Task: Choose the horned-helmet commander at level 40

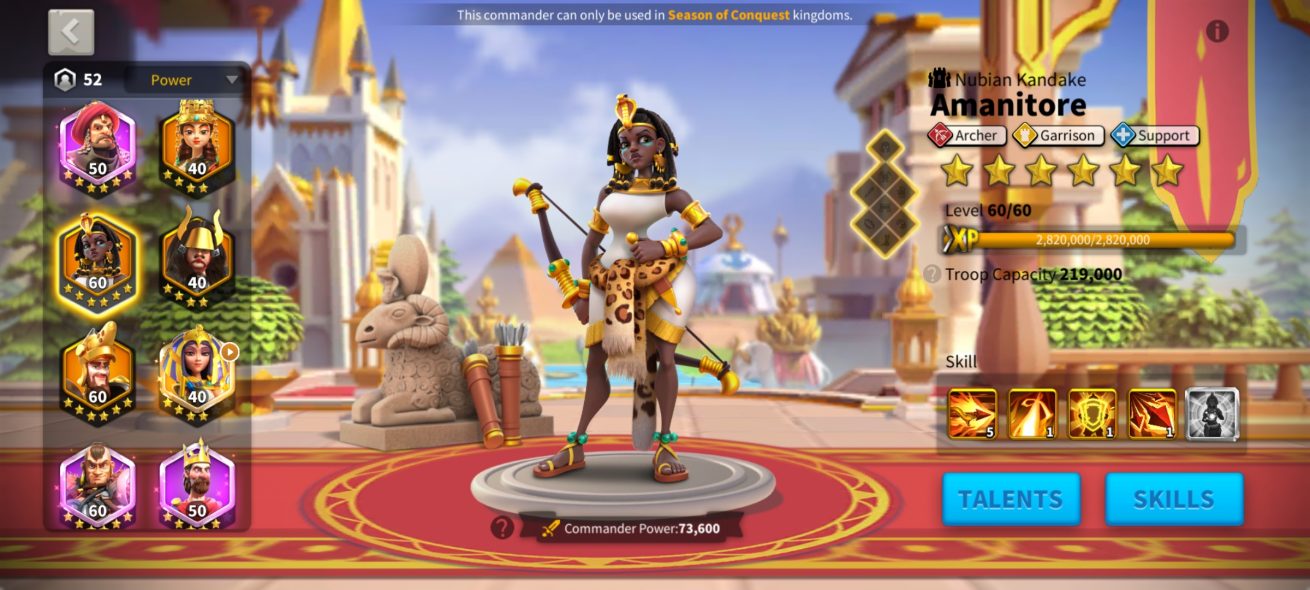Action: tap(197, 255)
